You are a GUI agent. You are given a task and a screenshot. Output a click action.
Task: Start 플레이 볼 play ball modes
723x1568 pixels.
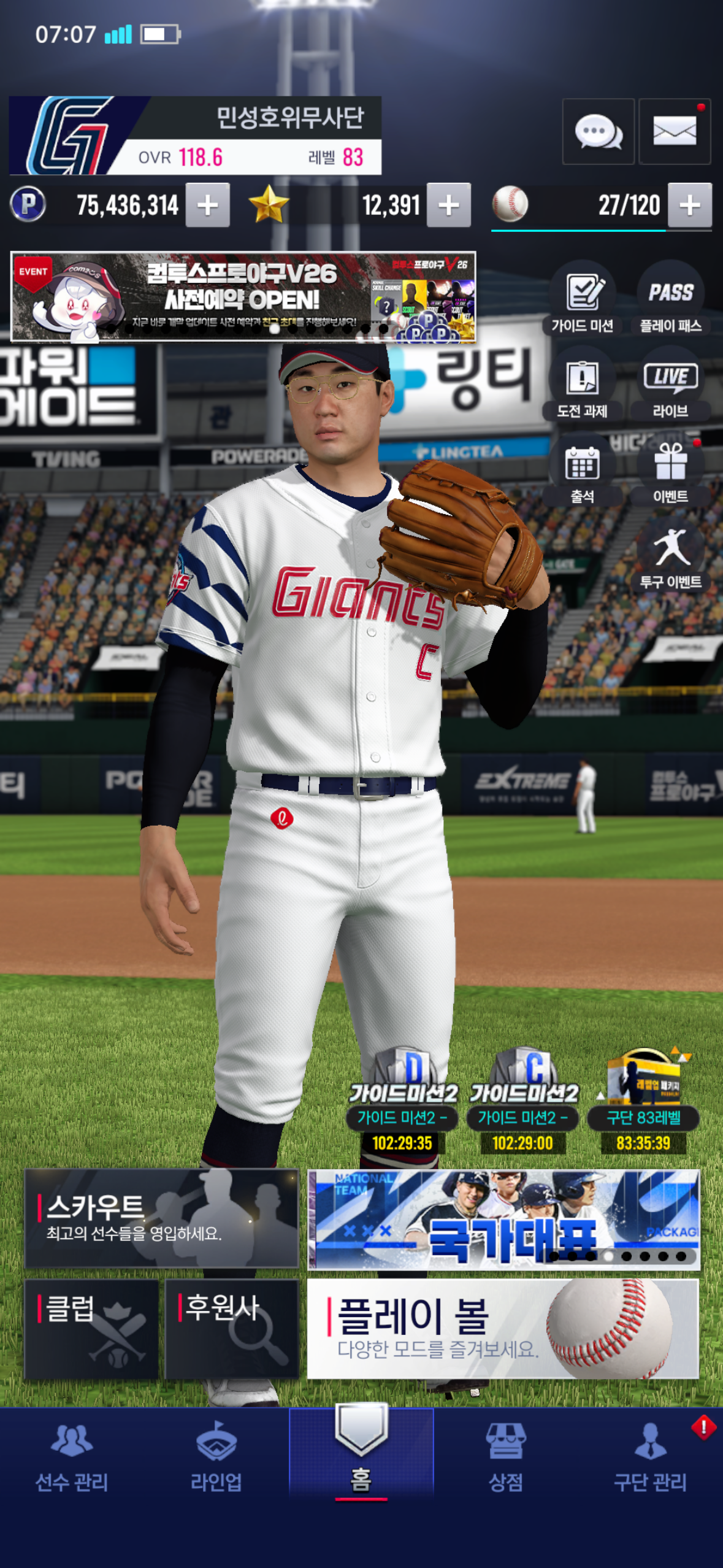502,1329
